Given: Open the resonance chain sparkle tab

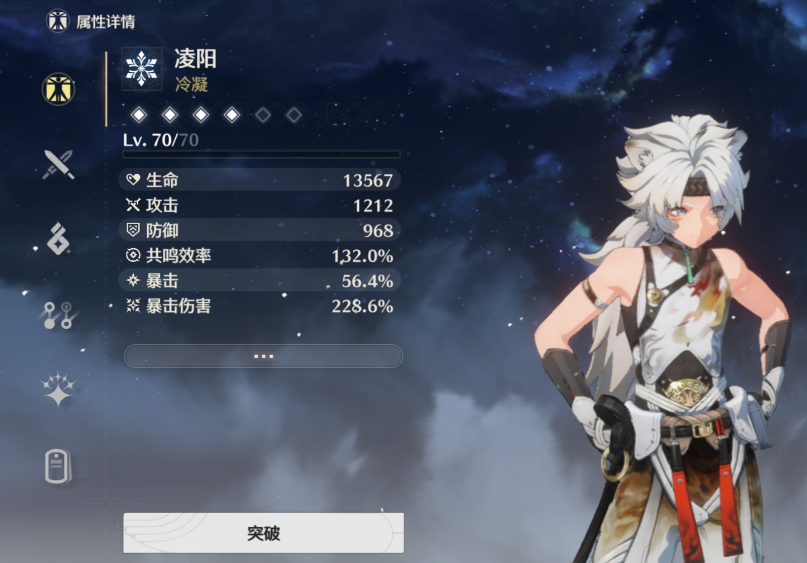Looking at the screenshot, I should tap(58, 391).
